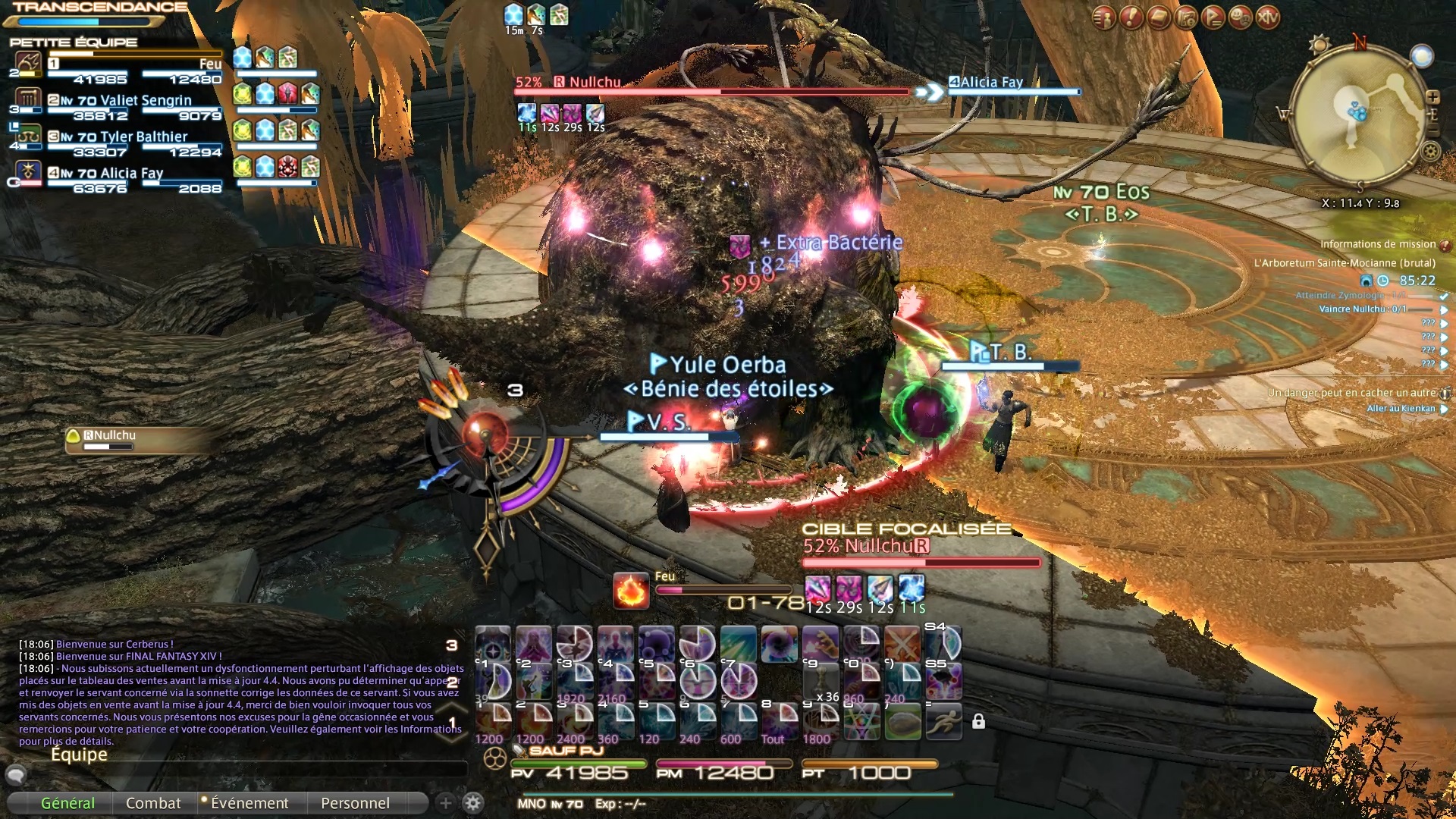Open the exclamation mark duty menu

(x=1131, y=17)
